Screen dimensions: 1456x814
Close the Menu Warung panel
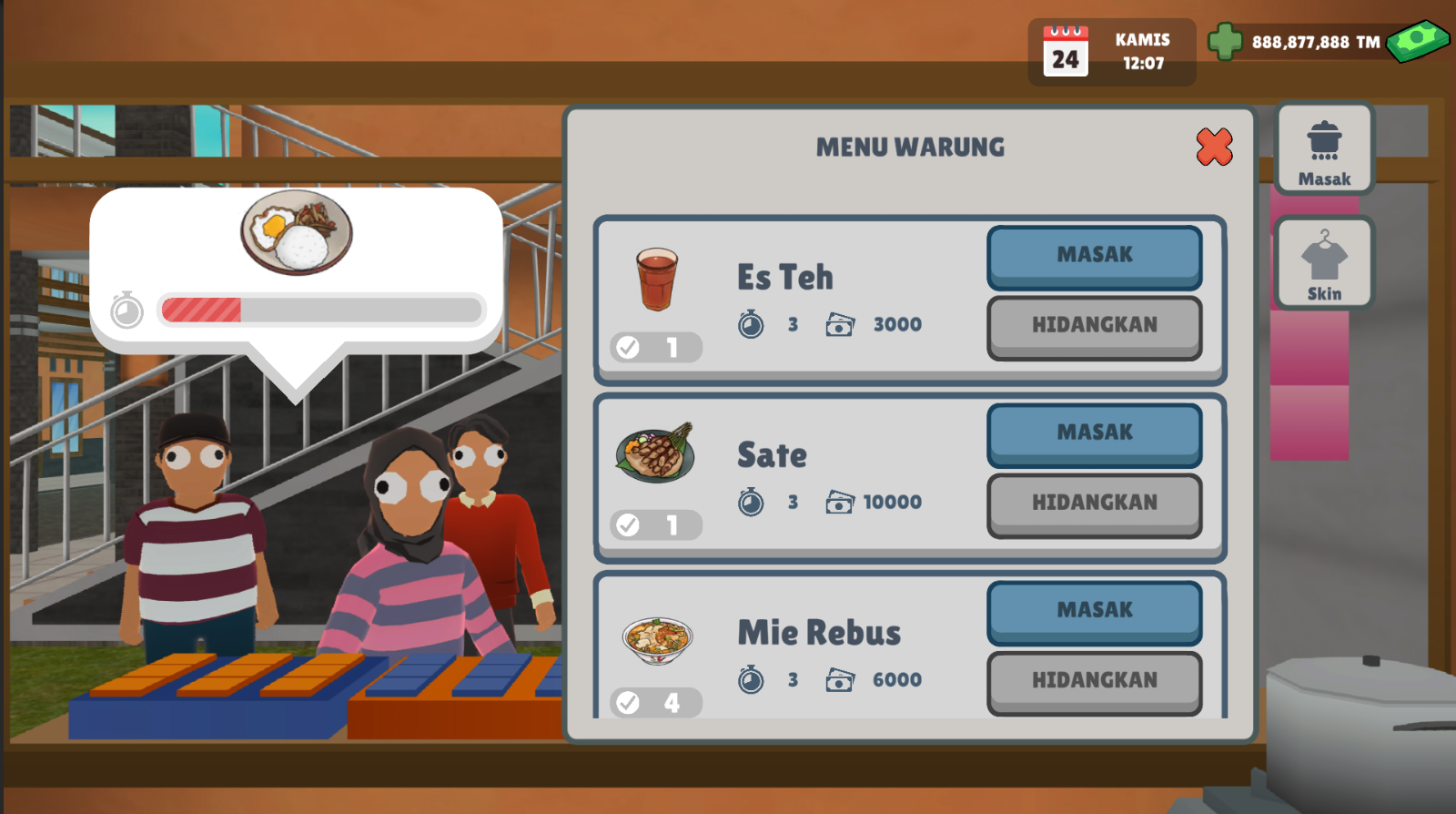[1214, 147]
